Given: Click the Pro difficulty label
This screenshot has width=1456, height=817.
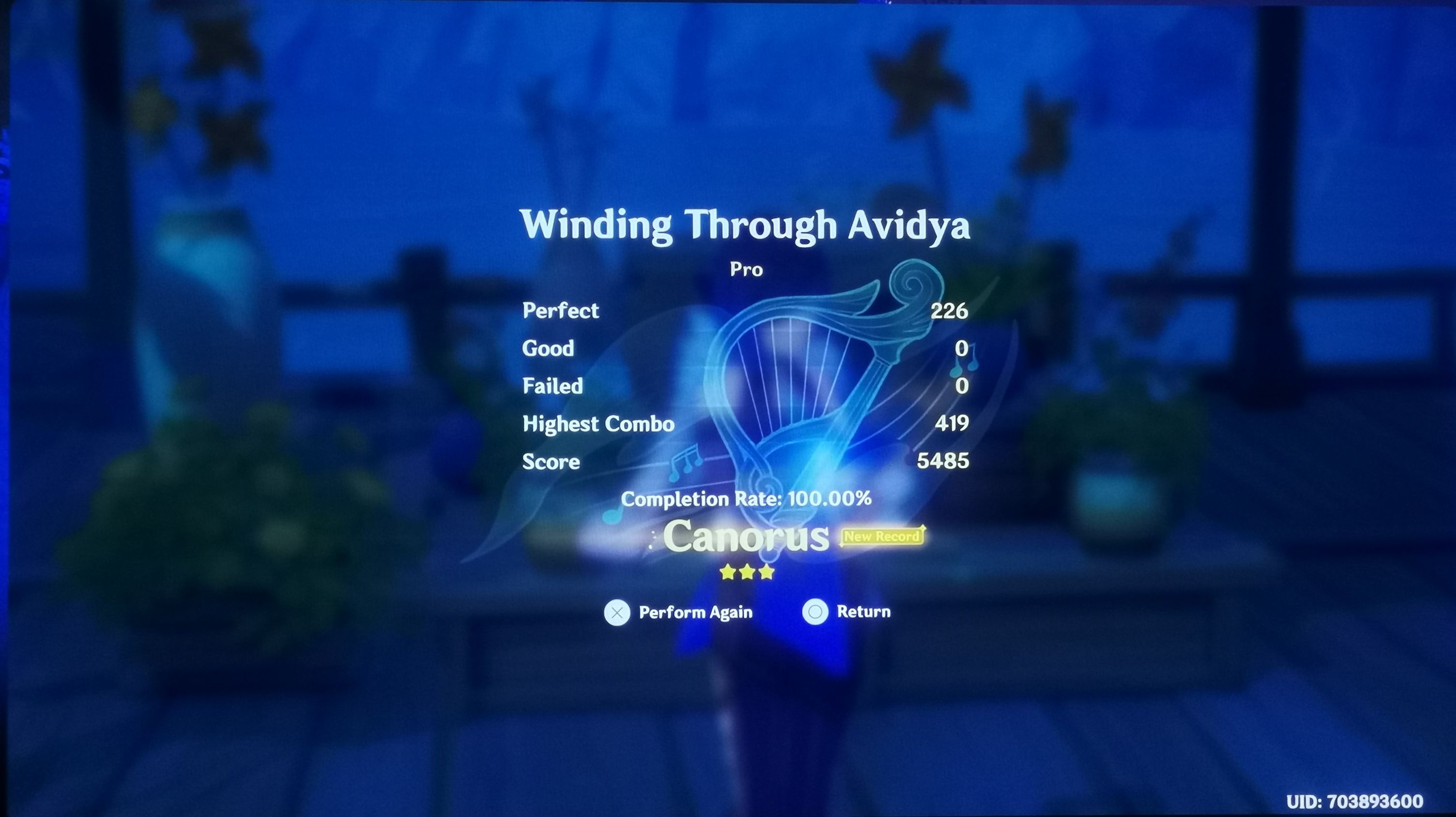Looking at the screenshot, I should [745, 270].
